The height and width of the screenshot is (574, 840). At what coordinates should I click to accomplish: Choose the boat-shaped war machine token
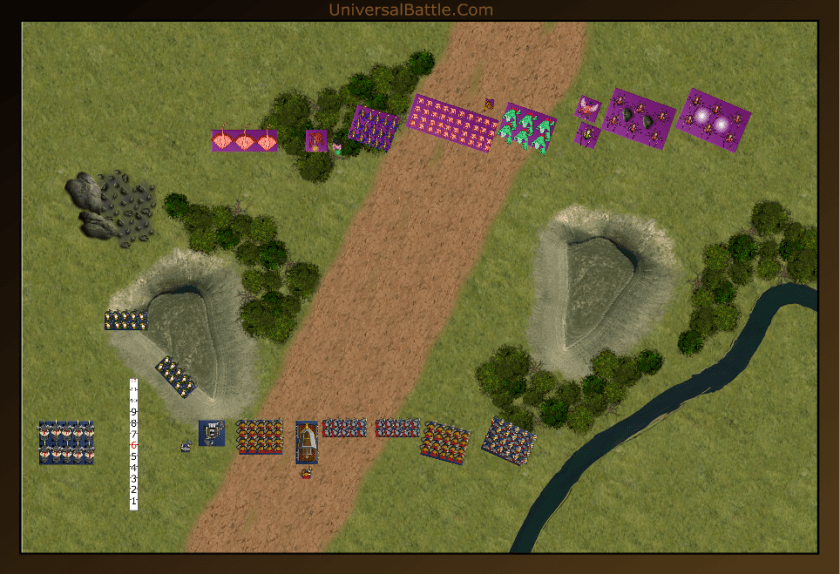(307, 441)
